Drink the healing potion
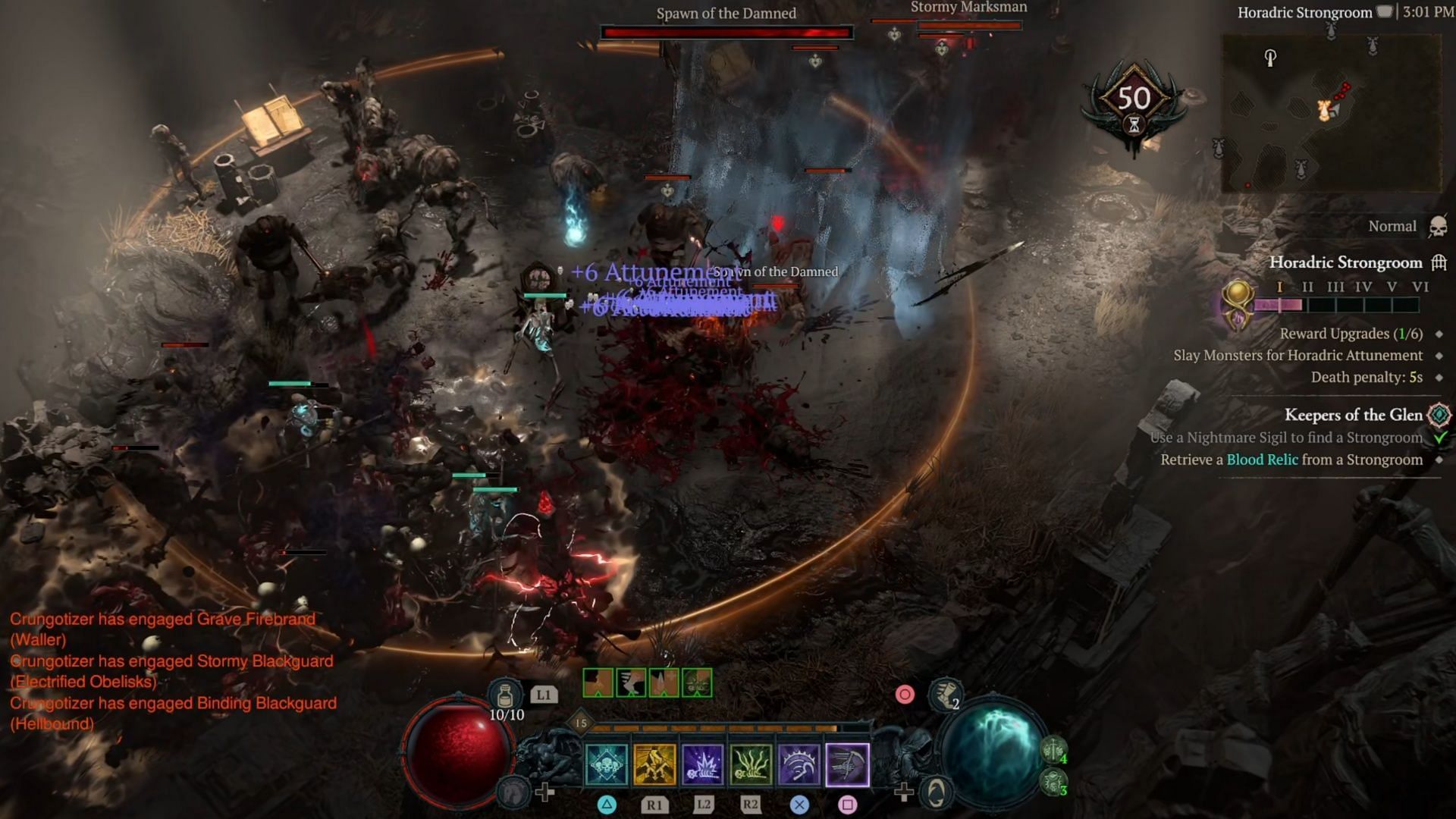The image size is (1456, 819). click(505, 695)
